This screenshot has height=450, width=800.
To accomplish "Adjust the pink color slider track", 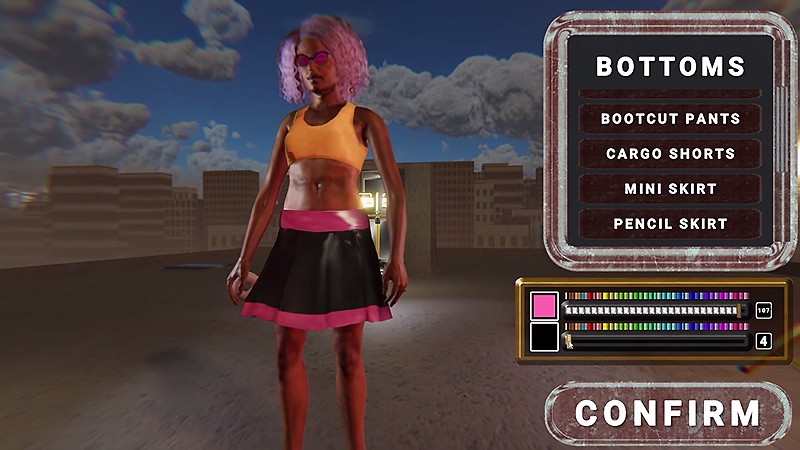I will pos(655,310).
